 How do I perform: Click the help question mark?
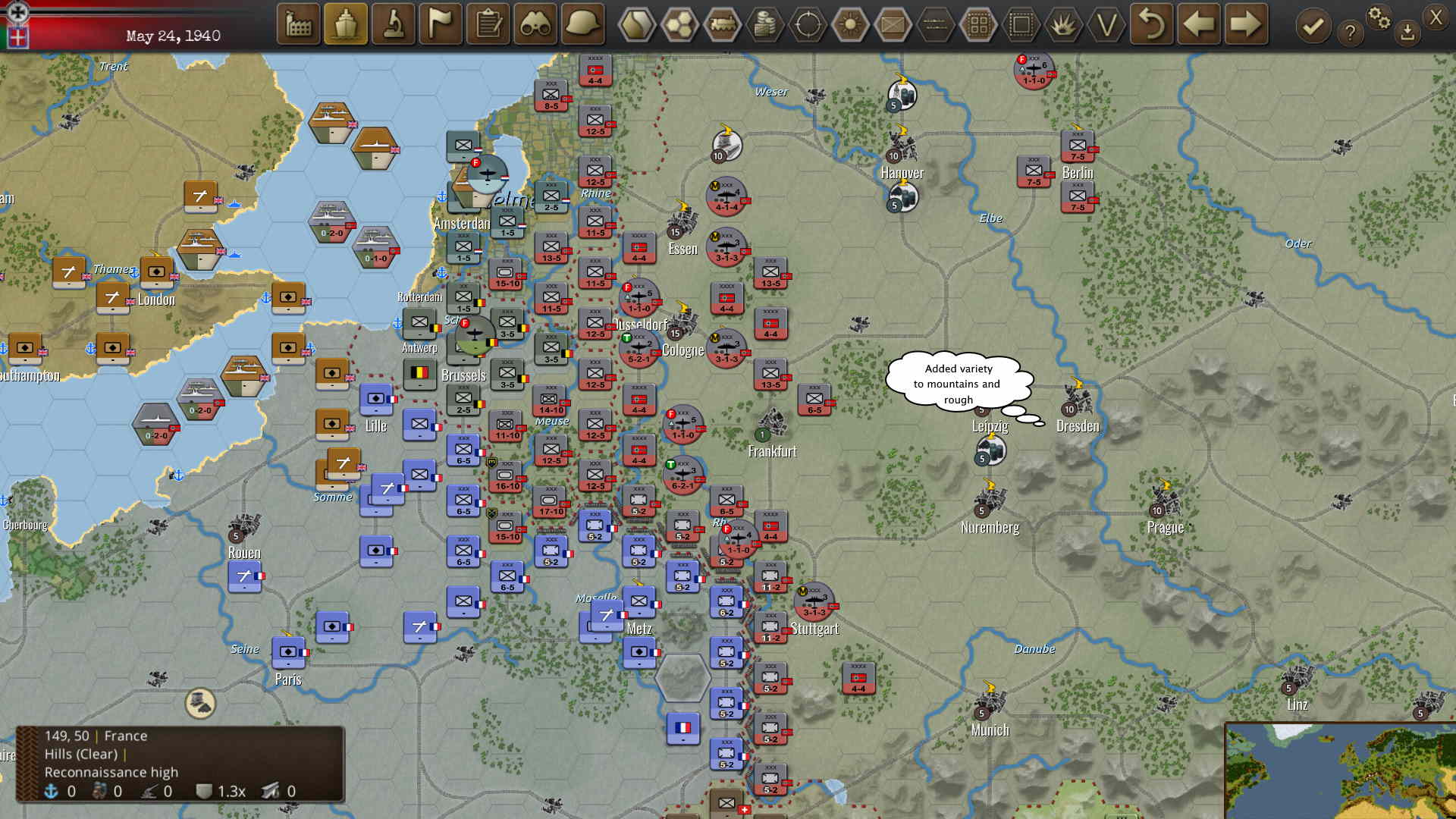(1351, 33)
